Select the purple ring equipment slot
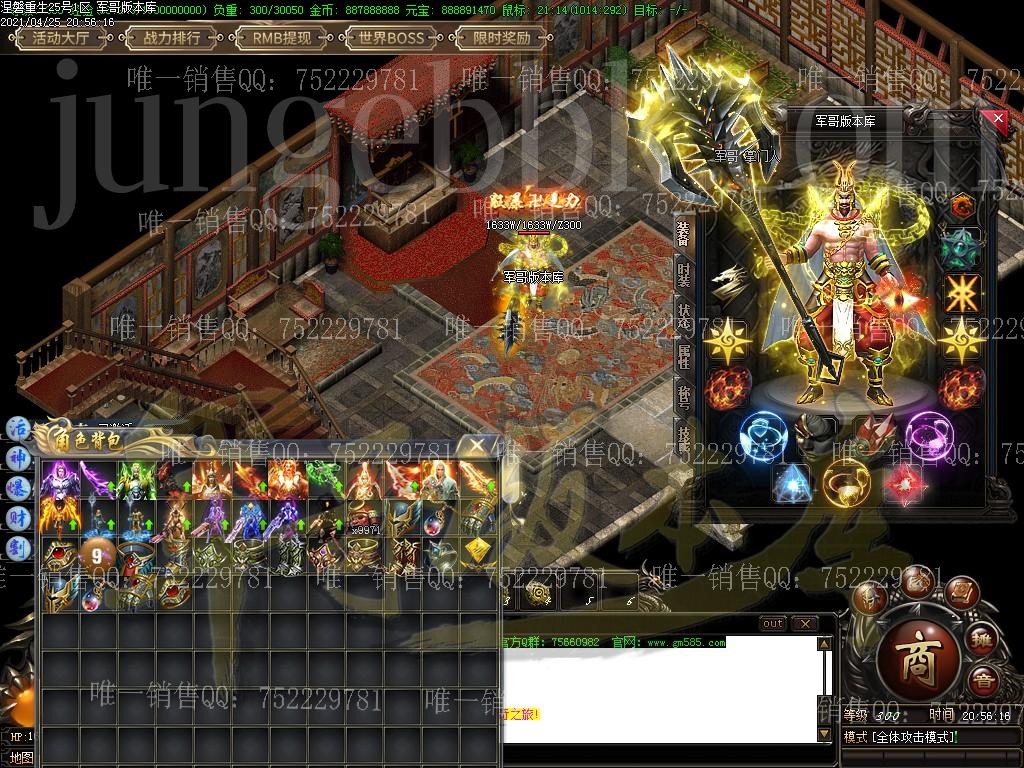 click(x=930, y=438)
